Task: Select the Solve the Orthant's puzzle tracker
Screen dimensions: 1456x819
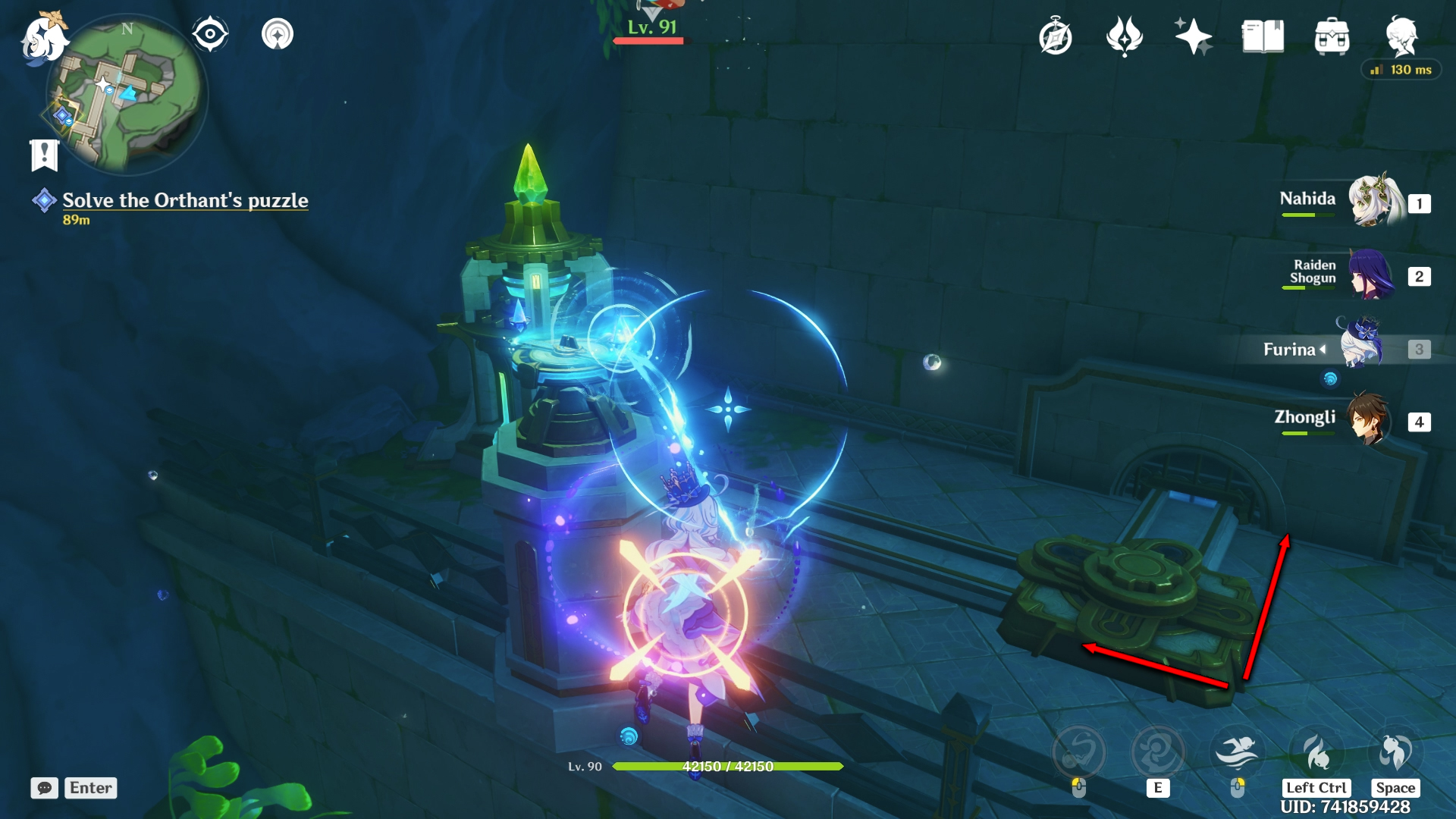Action: tap(184, 200)
